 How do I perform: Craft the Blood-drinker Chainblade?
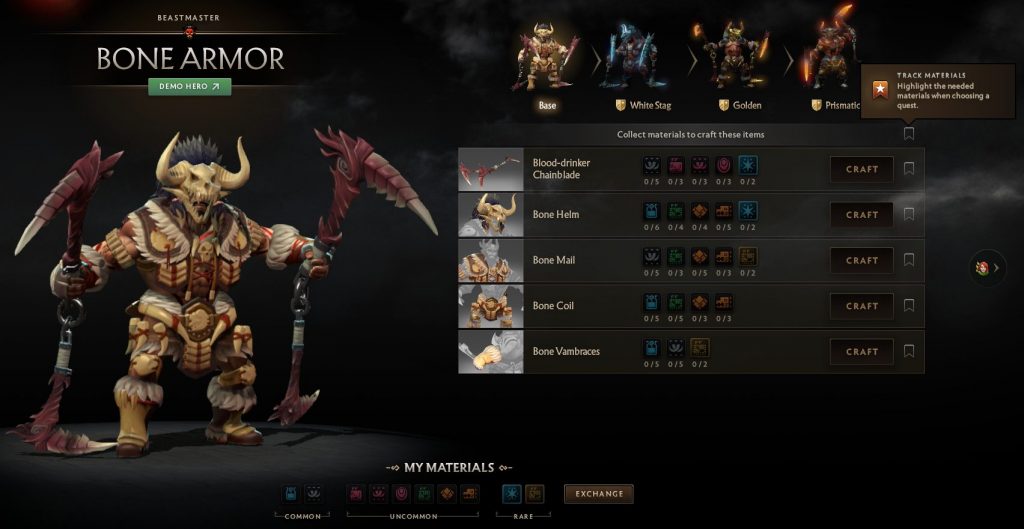click(x=861, y=169)
